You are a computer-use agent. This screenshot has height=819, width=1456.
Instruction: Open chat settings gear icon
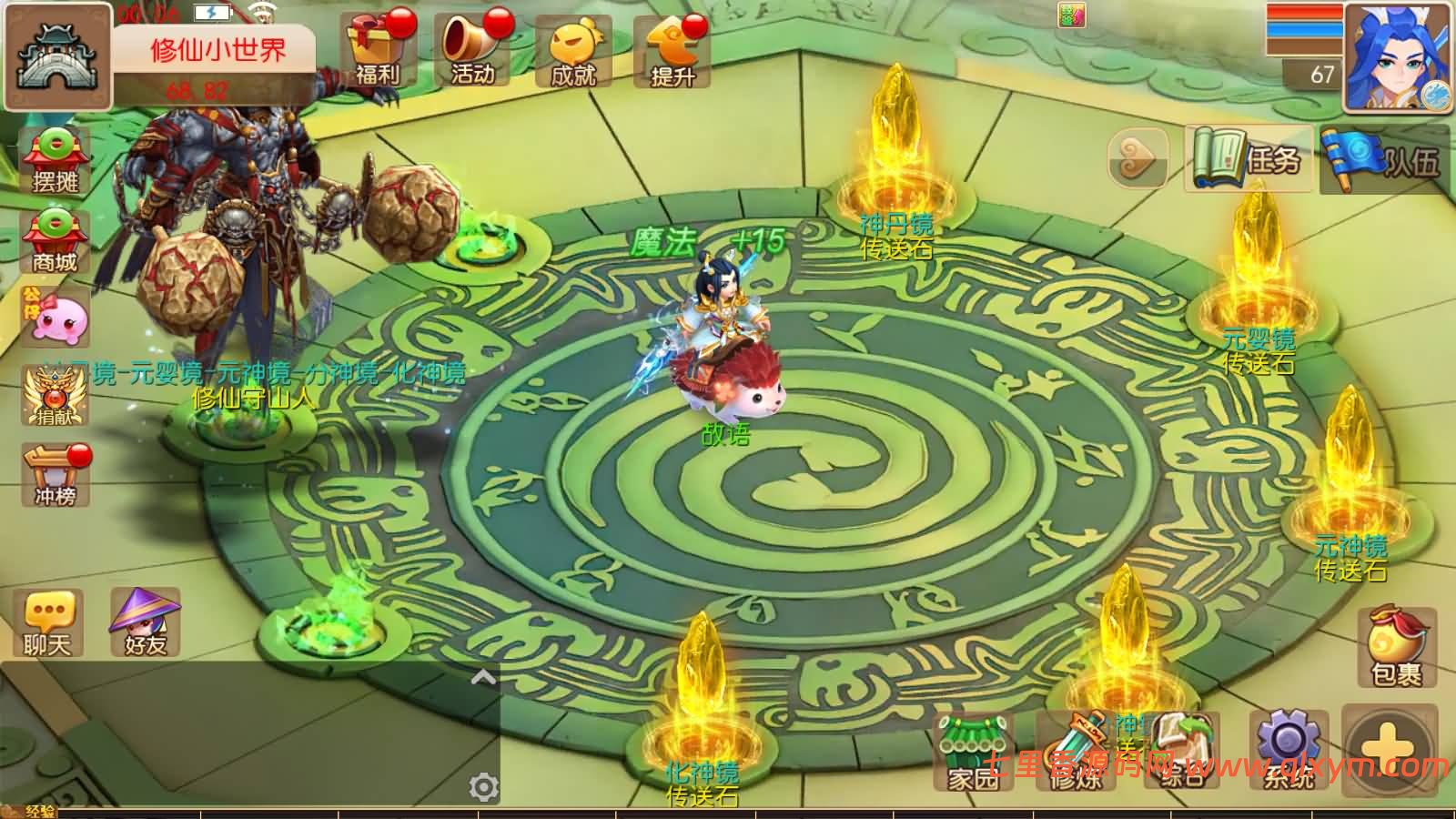[483, 787]
